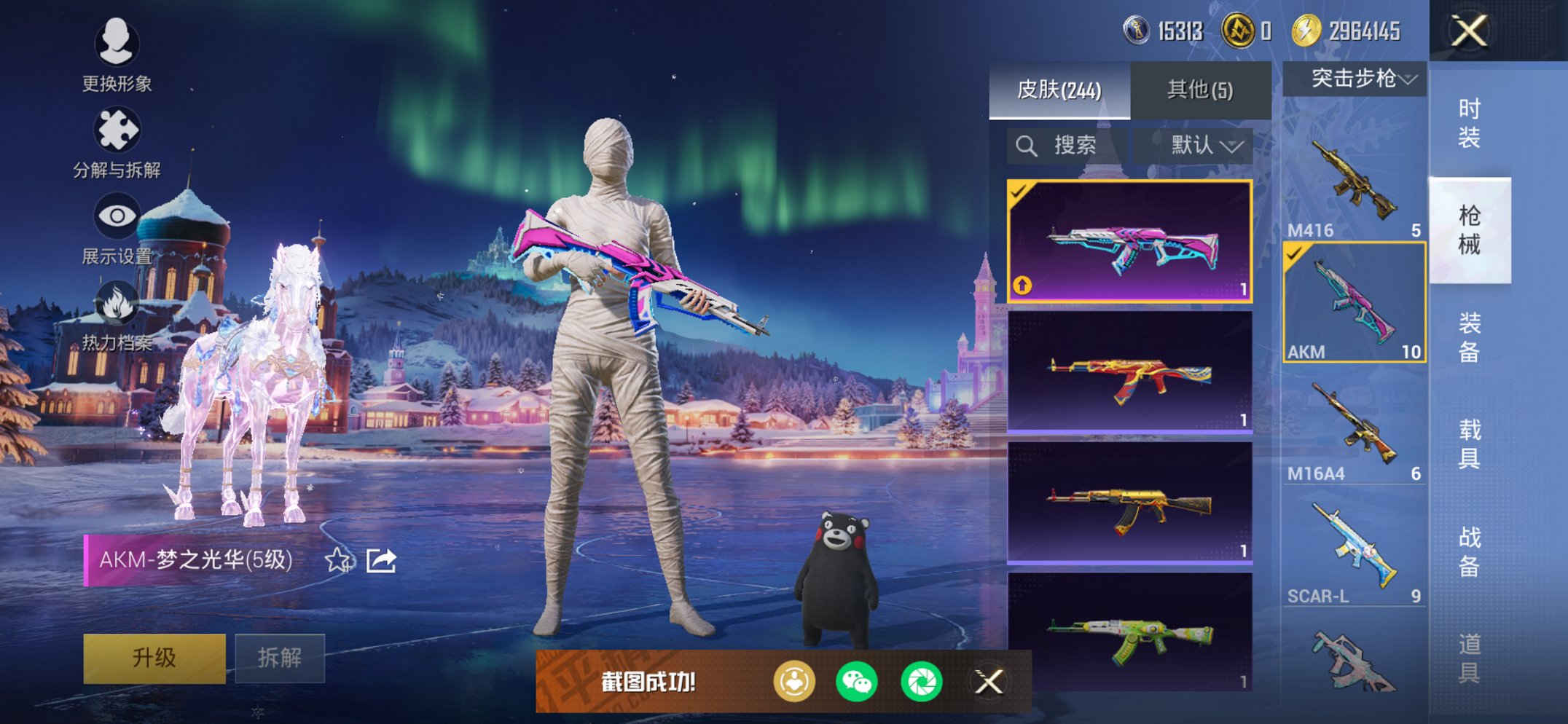Pick the M416 weapon entry
1568x724 pixels.
coord(1354,182)
